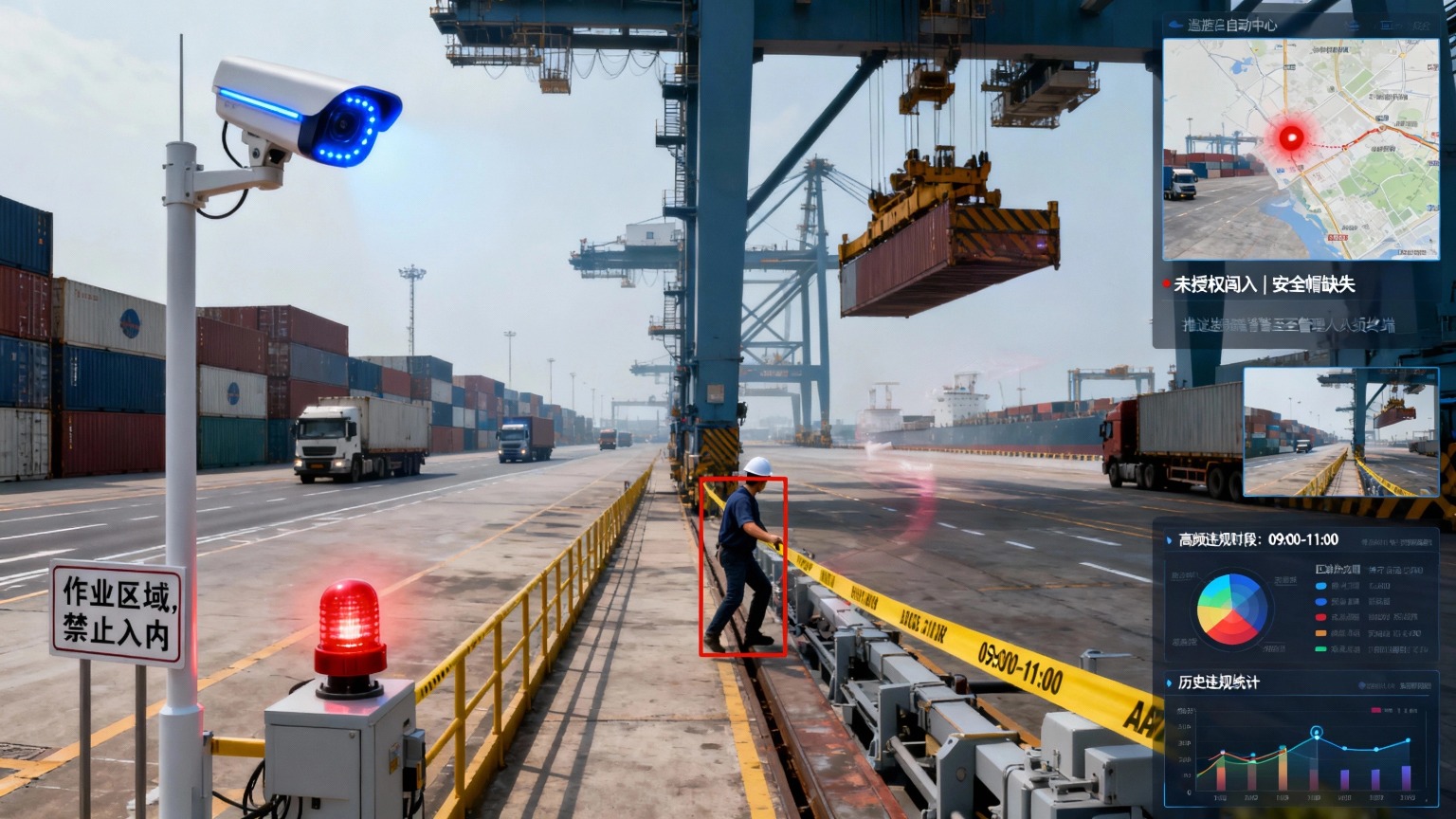Image resolution: width=1456 pixels, height=819 pixels.
Task: Open the small camera feed thumbnail
Action: point(1340,432)
